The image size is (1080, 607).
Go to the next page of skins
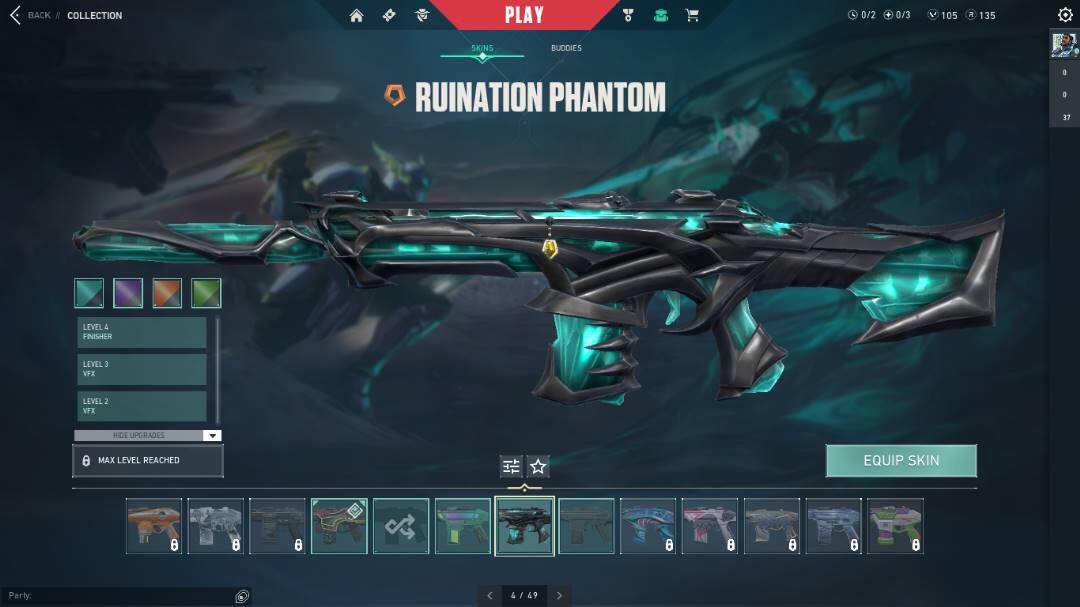tap(559, 595)
